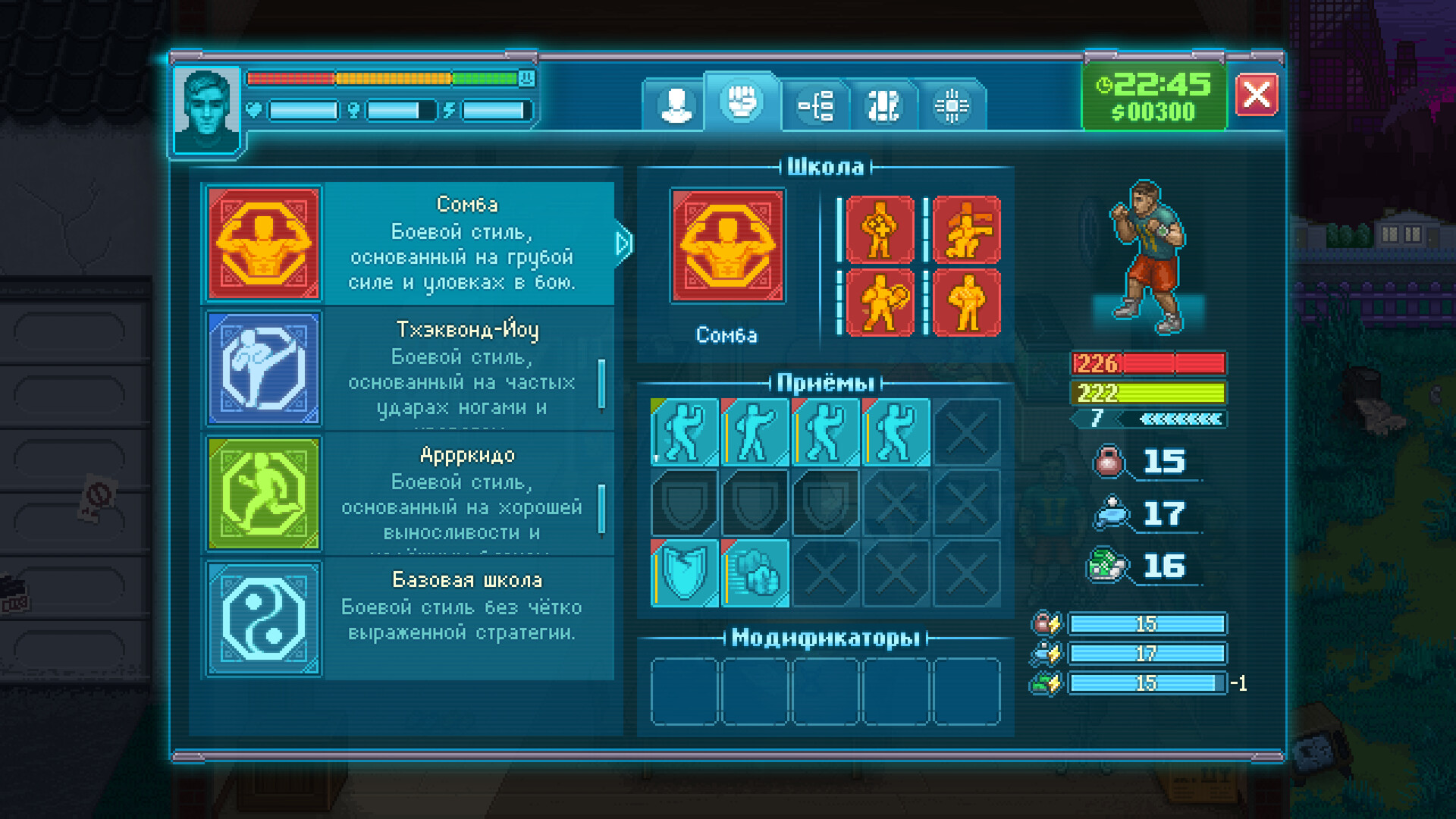The width and height of the screenshot is (1456, 819).
Task: Open the chip-shaped tab
Action: click(951, 105)
